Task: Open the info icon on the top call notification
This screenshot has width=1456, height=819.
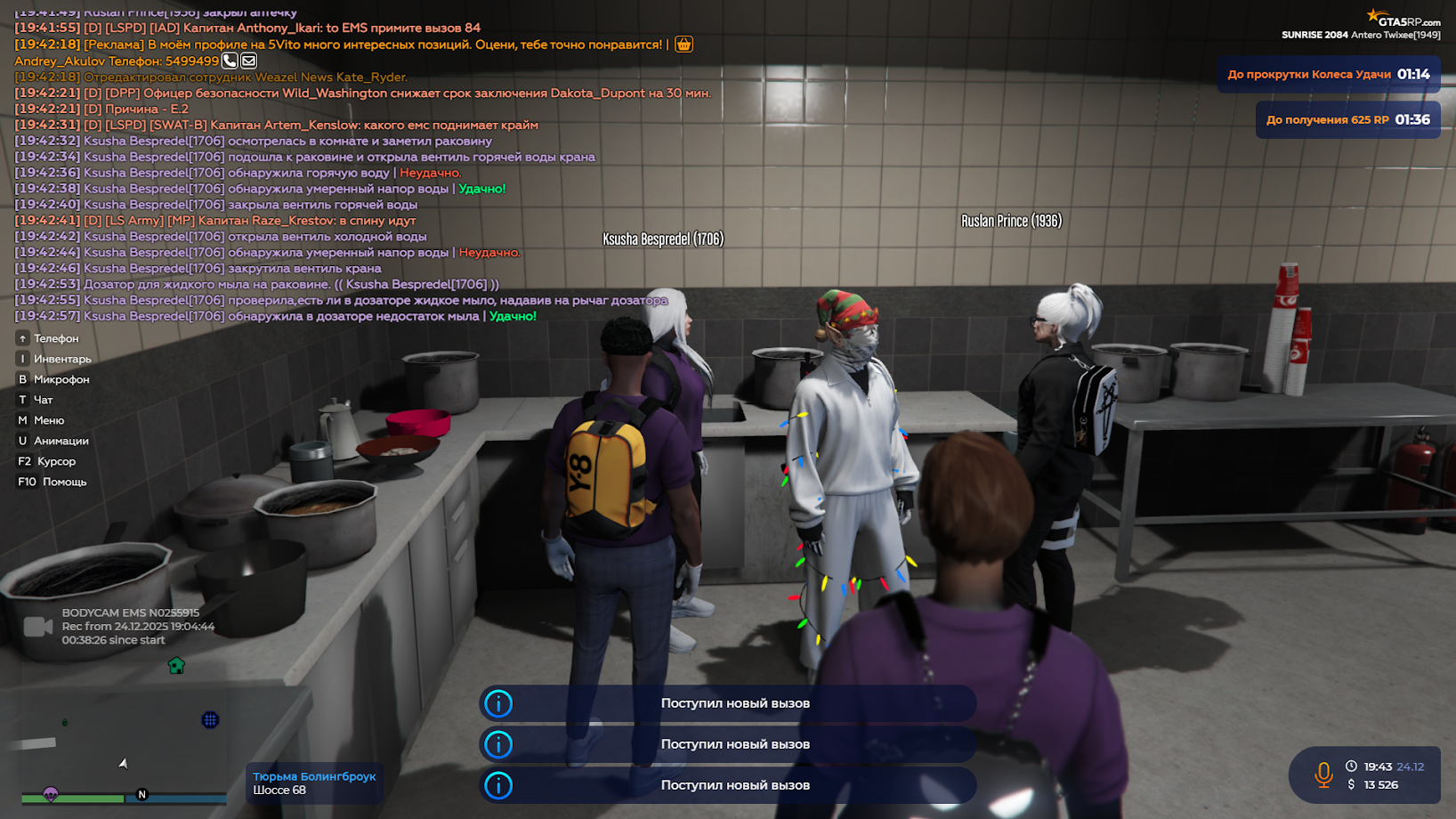Action: [499, 703]
